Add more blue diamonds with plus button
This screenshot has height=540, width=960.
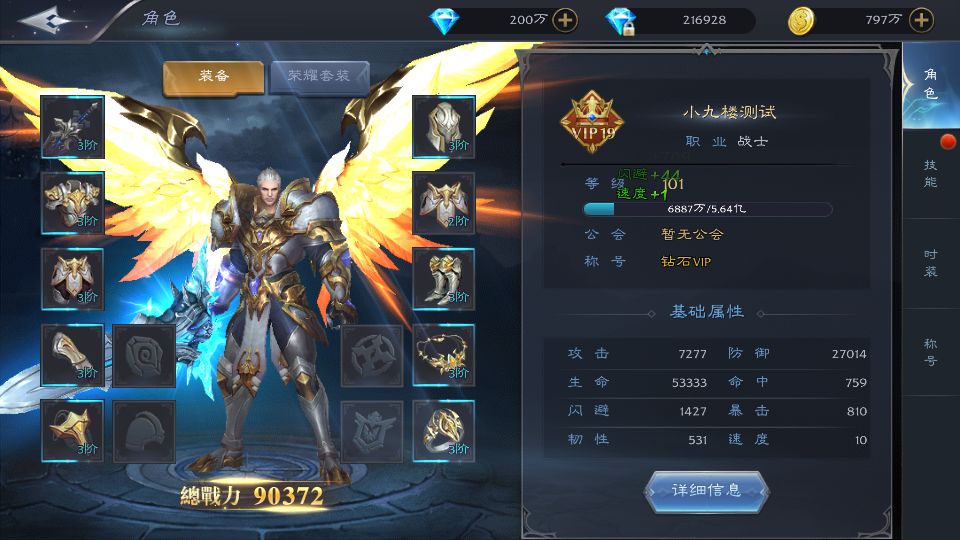(565, 20)
